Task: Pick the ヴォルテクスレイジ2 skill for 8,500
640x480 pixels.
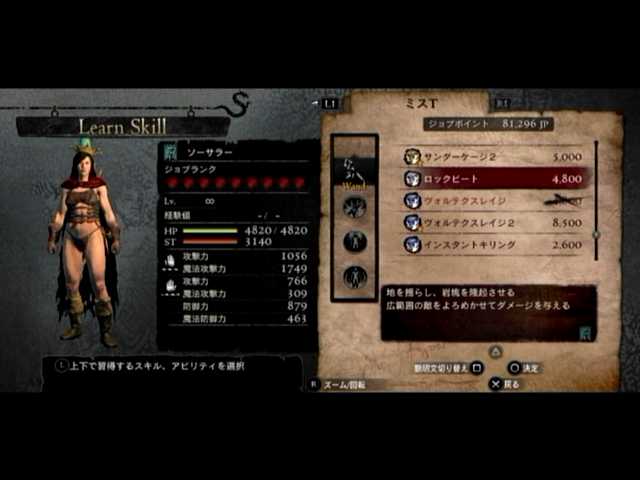Action: point(488,223)
